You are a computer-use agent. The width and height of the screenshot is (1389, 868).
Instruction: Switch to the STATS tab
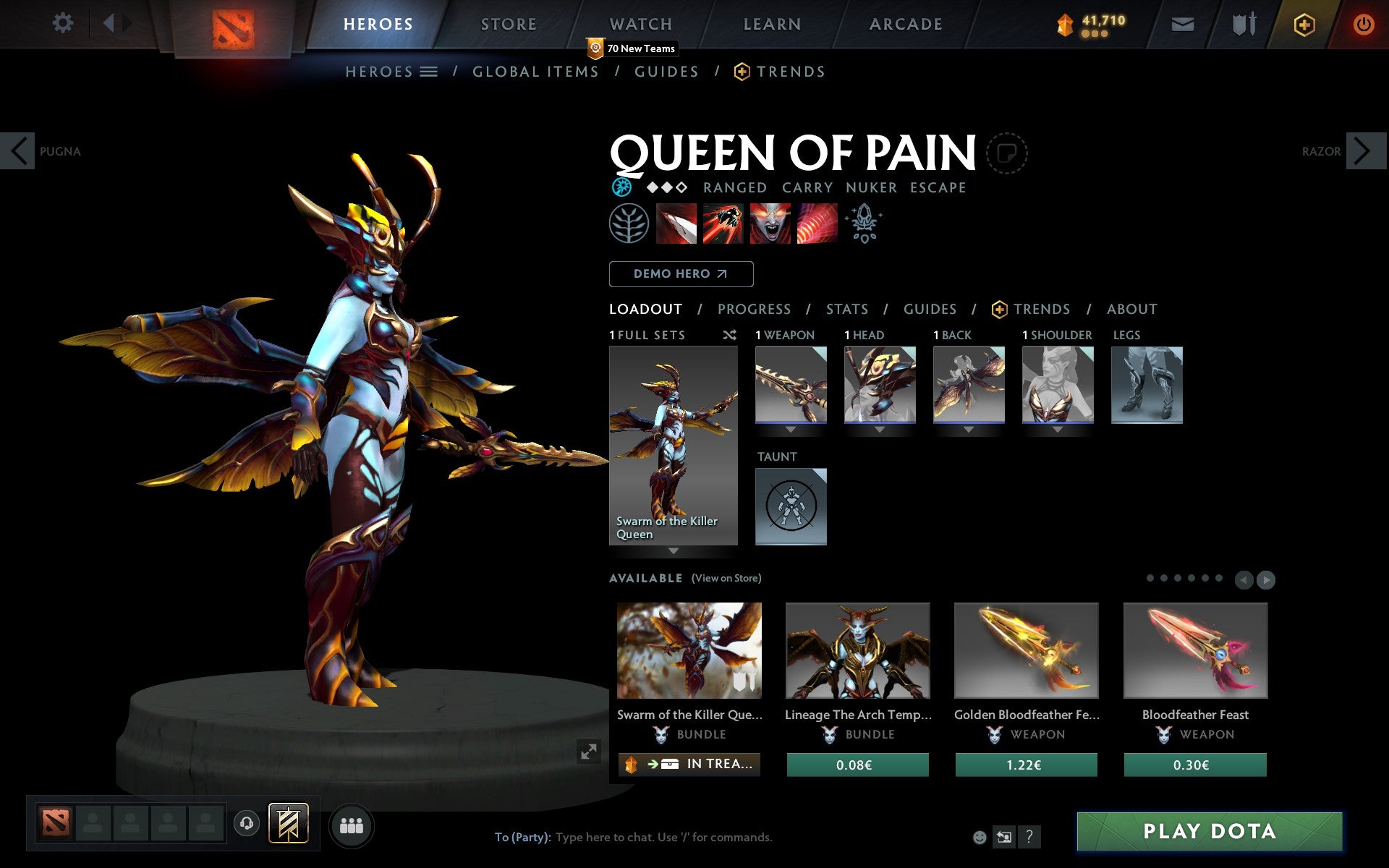point(846,309)
